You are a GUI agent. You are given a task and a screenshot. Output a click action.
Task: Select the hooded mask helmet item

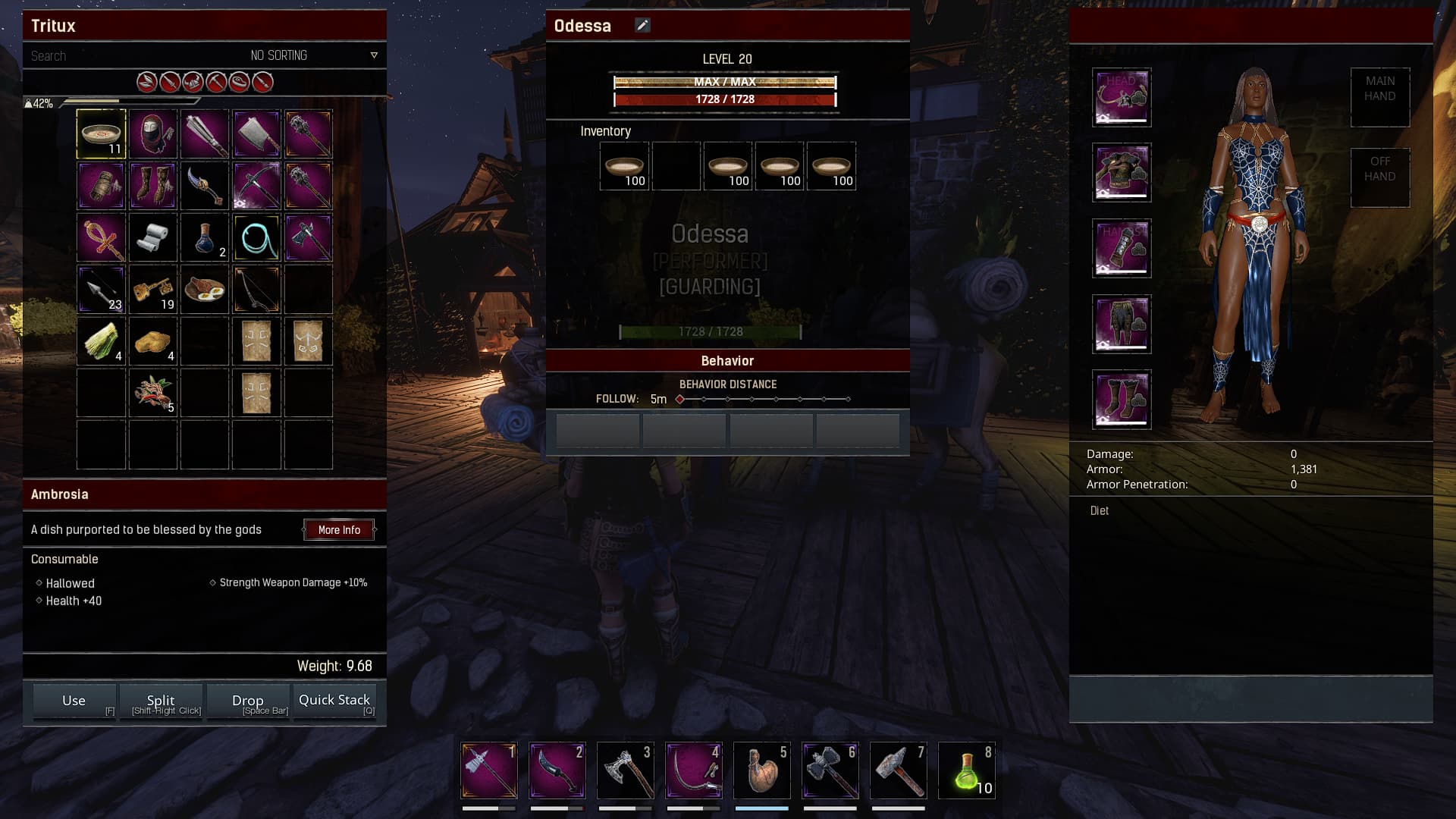(153, 134)
